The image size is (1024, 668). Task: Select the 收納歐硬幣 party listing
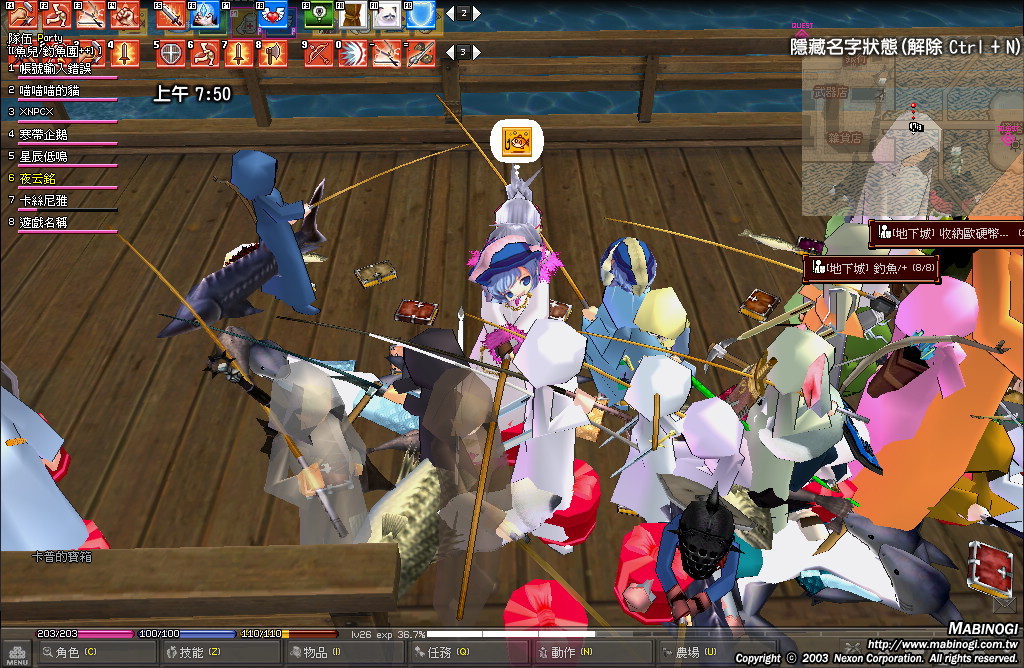coord(945,234)
